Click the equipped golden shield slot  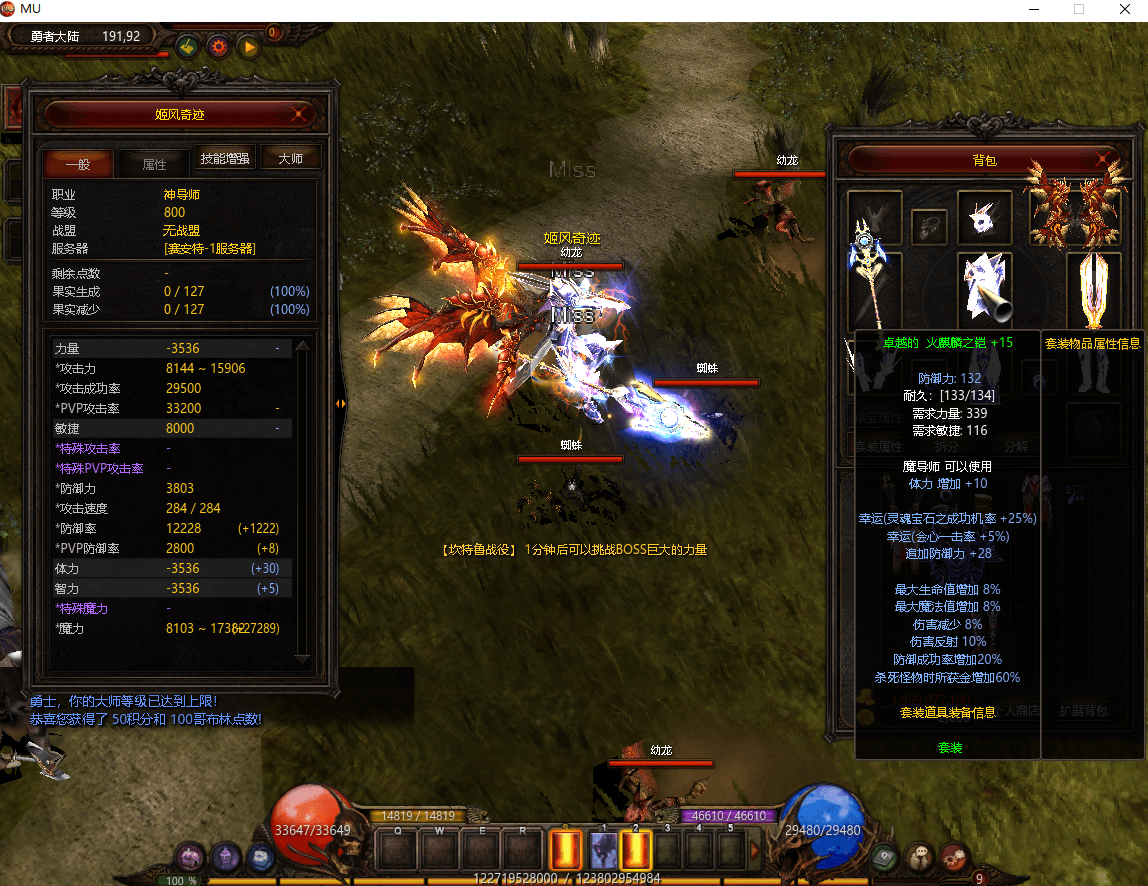click(x=1093, y=288)
